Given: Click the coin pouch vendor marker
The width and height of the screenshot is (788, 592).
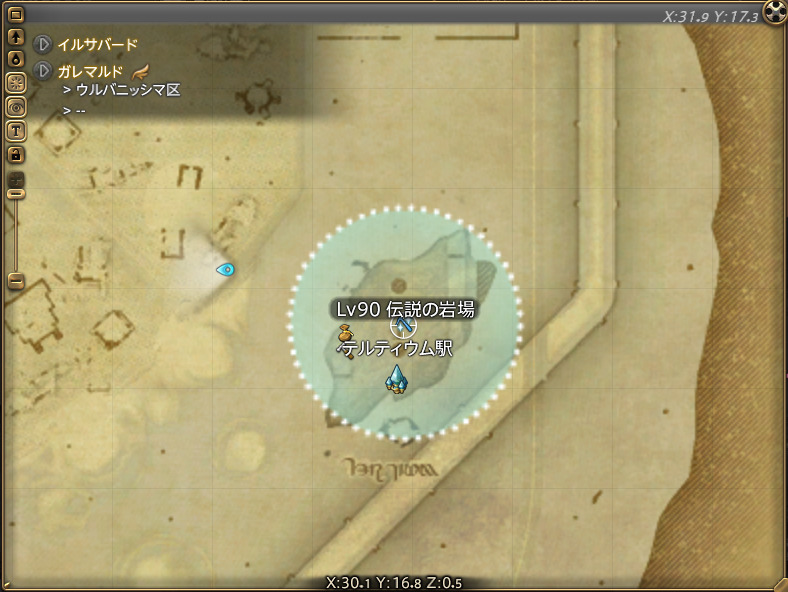Looking at the screenshot, I should (345, 333).
